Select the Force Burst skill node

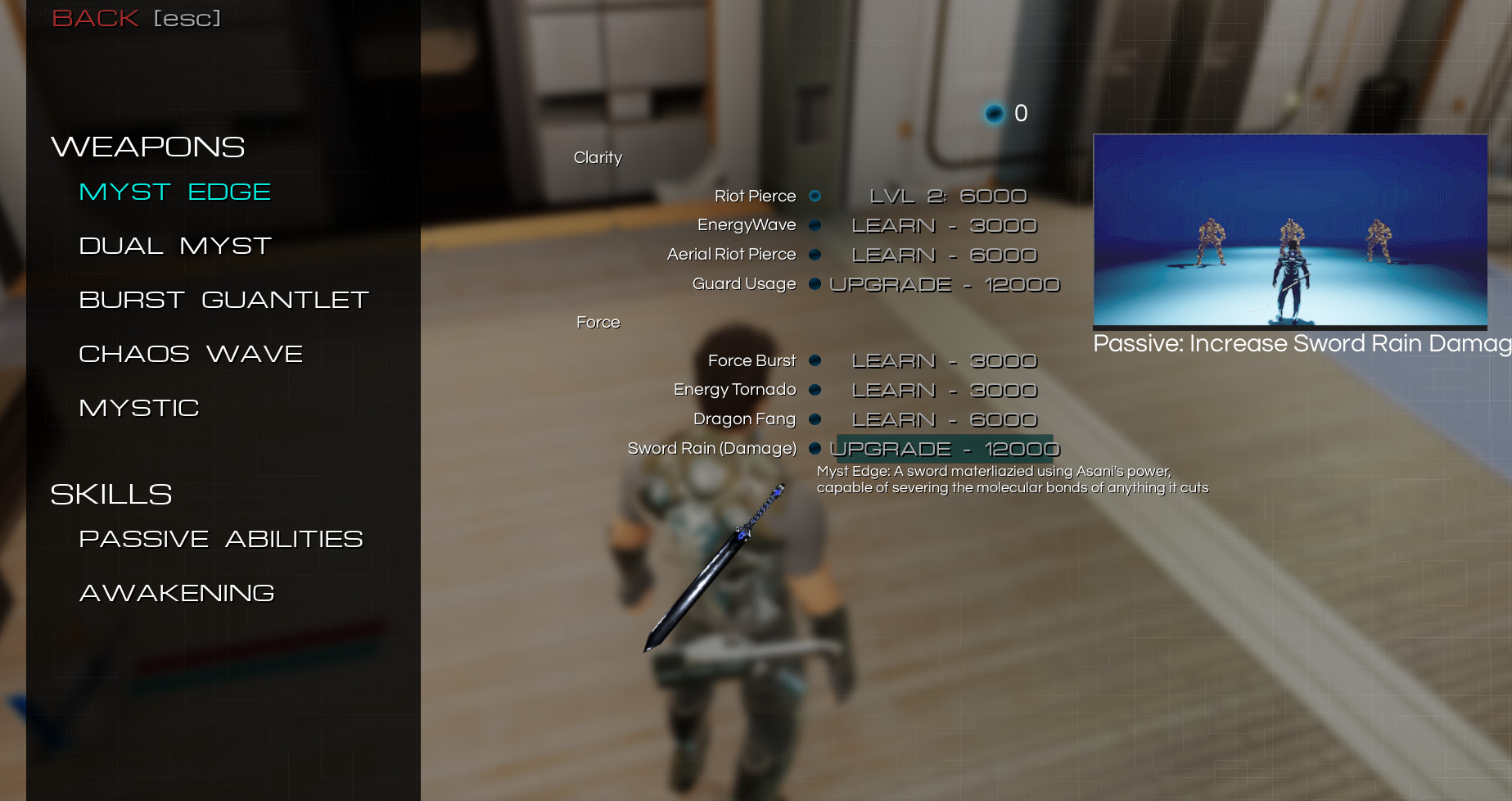[x=815, y=360]
